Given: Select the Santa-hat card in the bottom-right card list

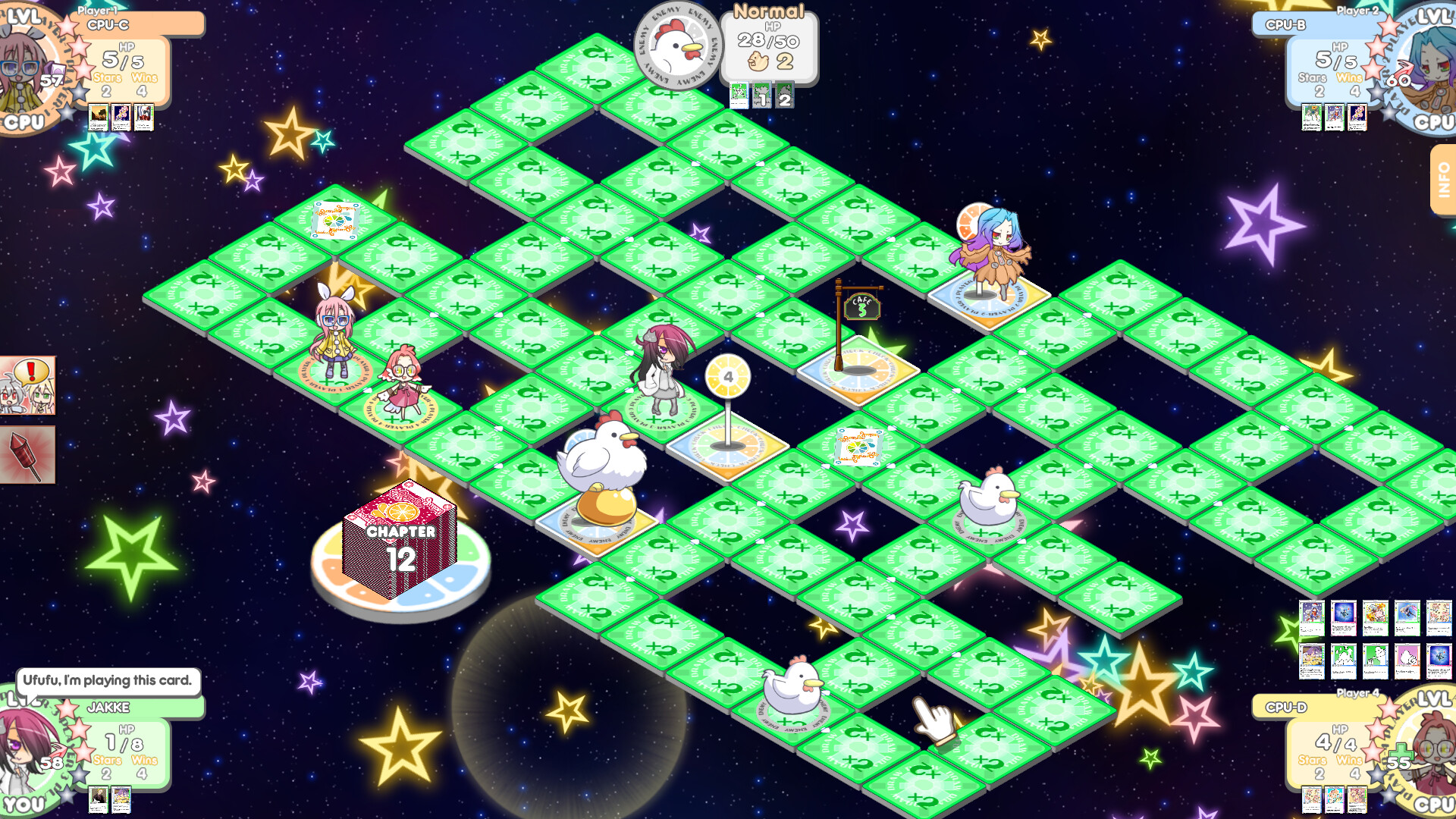Looking at the screenshot, I should pos(1310,618).
